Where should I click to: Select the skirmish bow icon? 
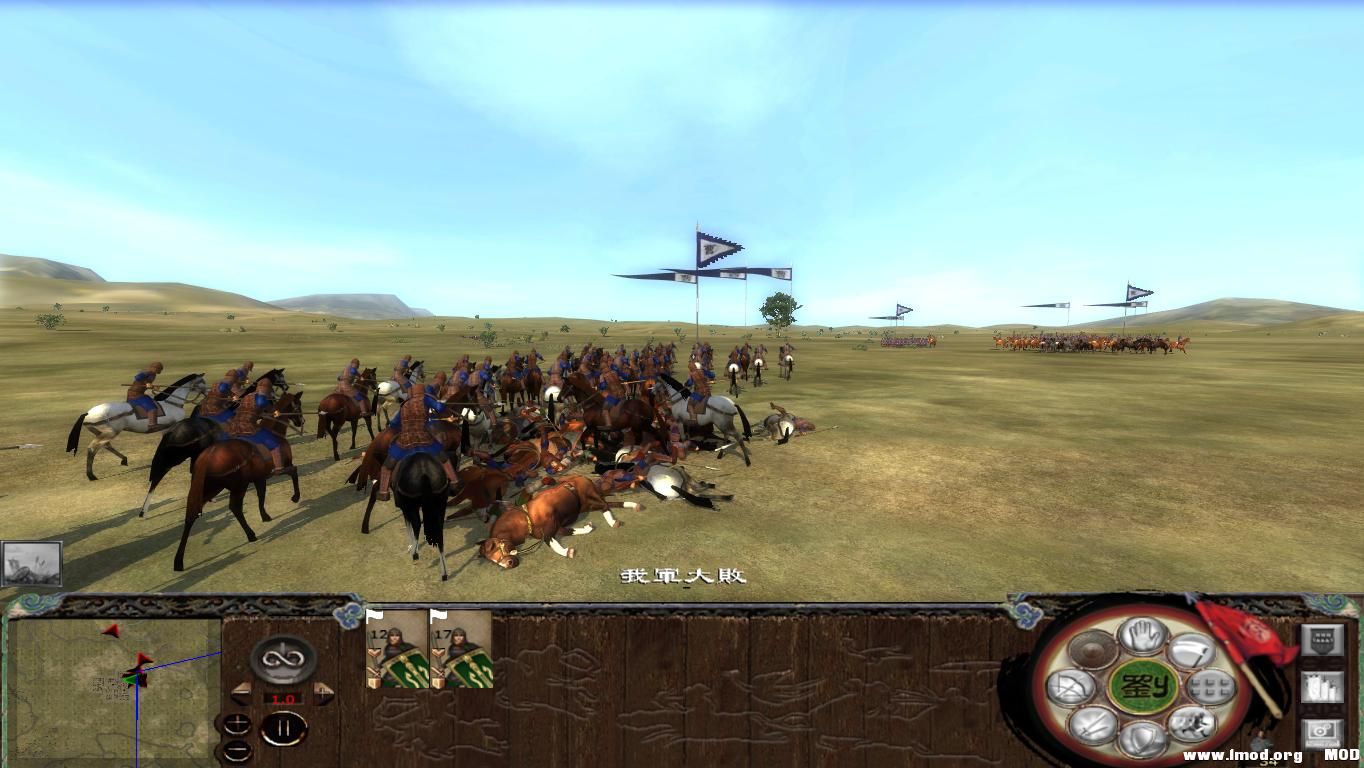click(x=1070, y=685)
